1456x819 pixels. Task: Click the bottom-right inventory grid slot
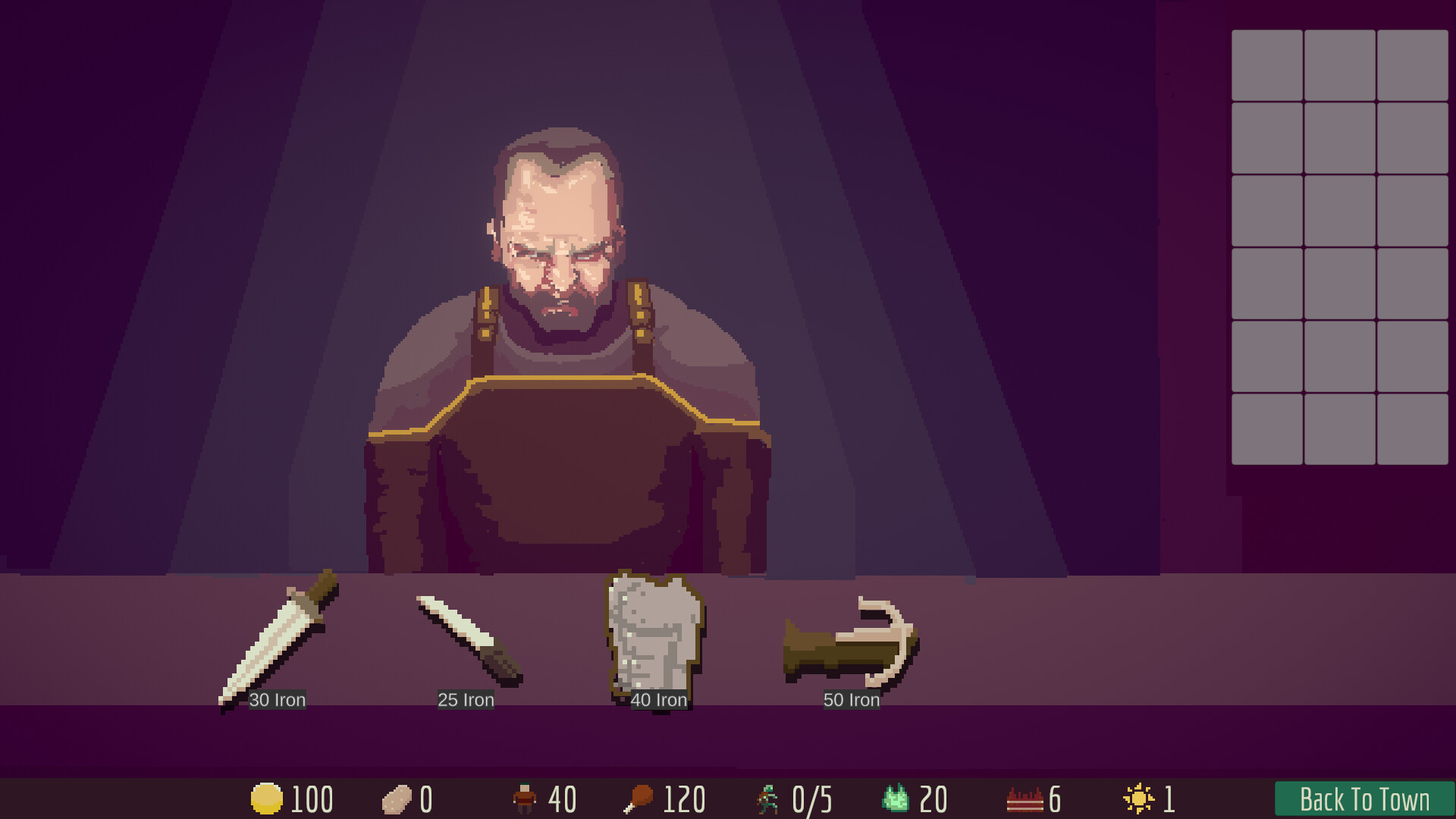pyautogui.click(x=1411, y=431)
